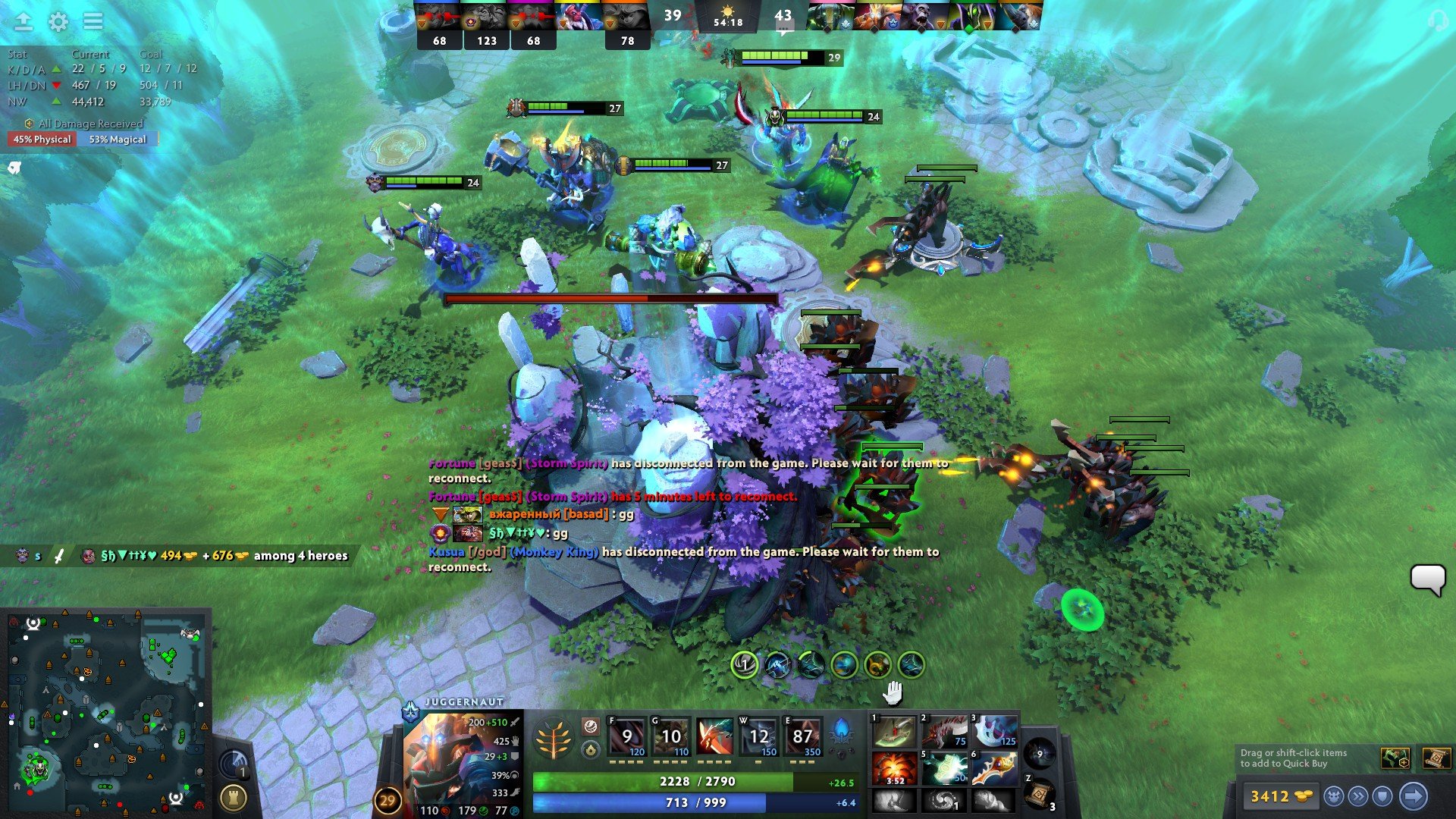Select the Blade Dance ability icon

(x=714, y=737)
